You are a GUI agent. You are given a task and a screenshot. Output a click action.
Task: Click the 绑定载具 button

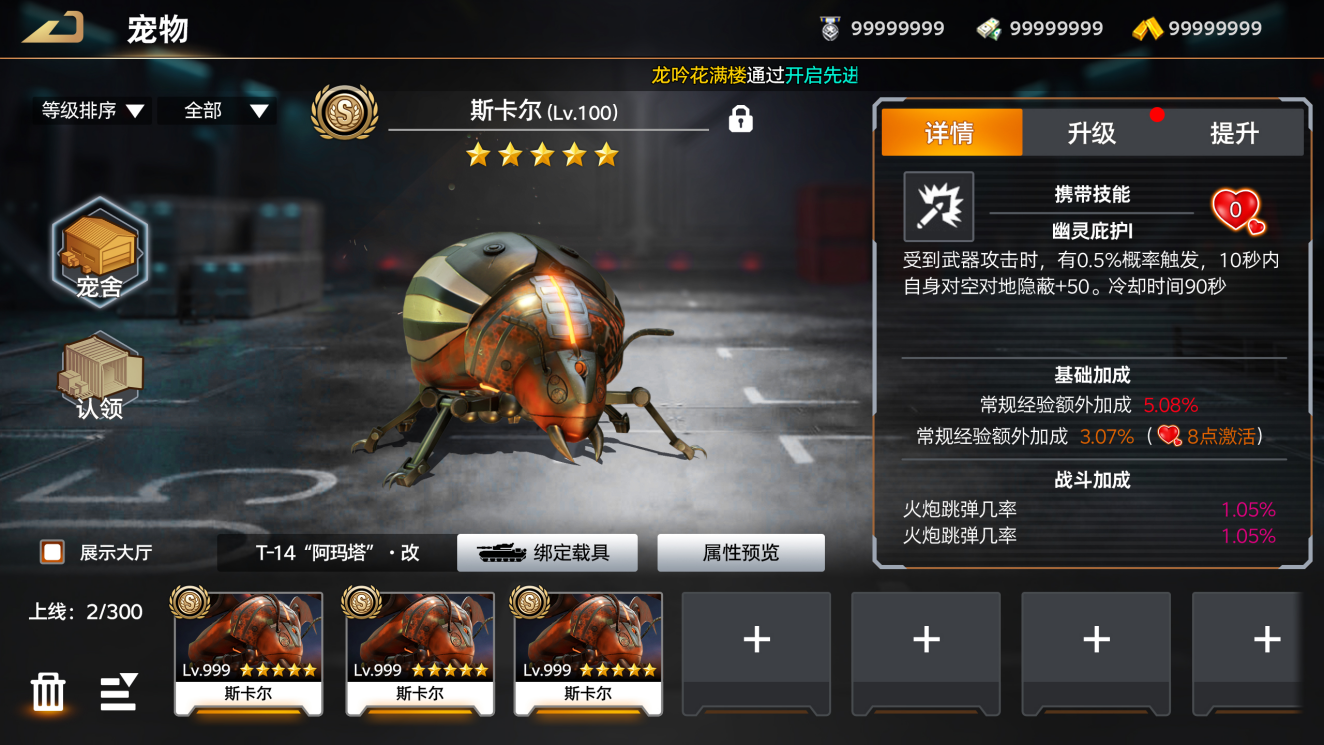547,552
